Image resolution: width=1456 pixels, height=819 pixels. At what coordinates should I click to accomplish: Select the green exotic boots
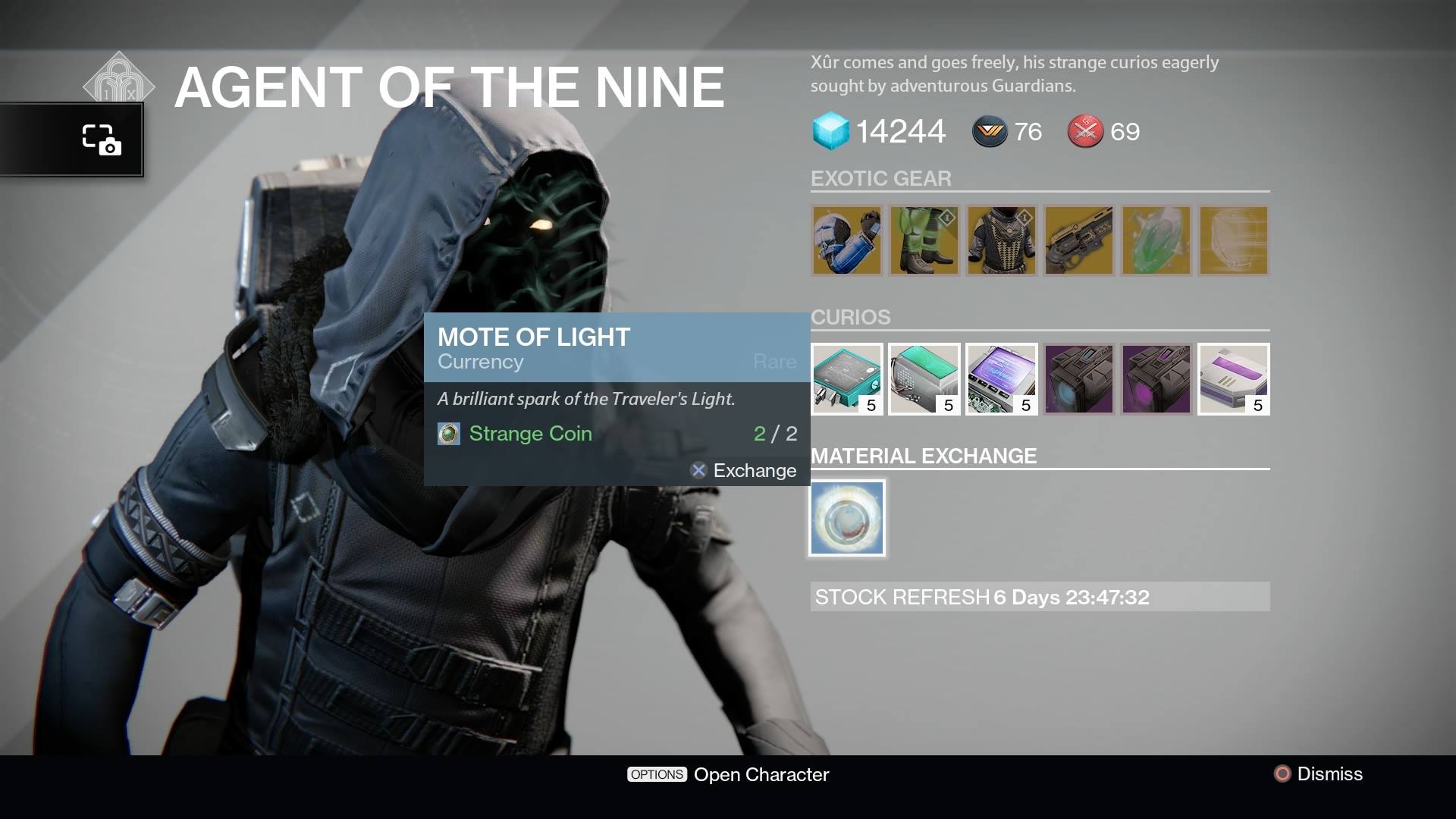924,241
